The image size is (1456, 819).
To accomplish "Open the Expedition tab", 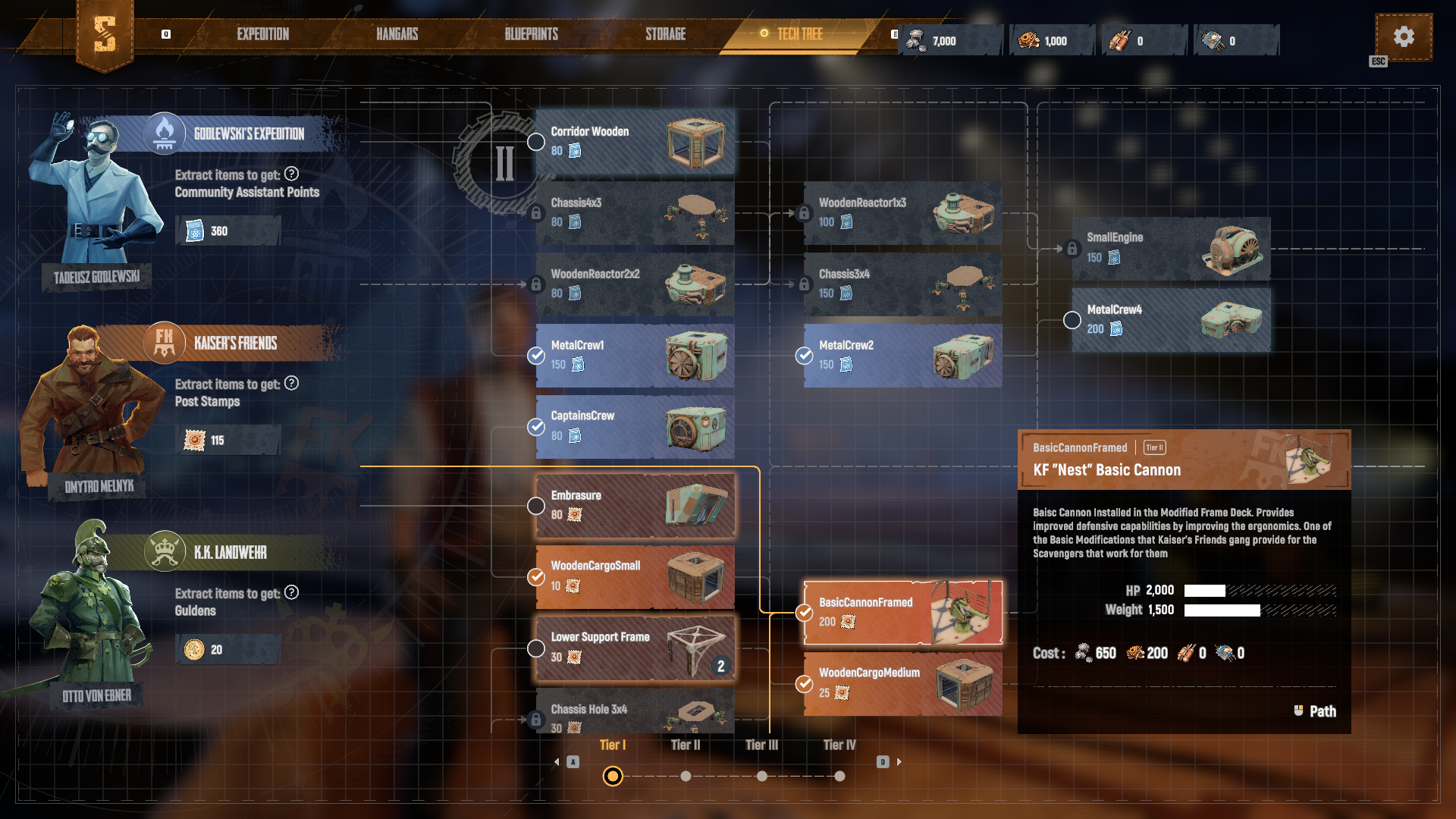I will tap(262, 34).
